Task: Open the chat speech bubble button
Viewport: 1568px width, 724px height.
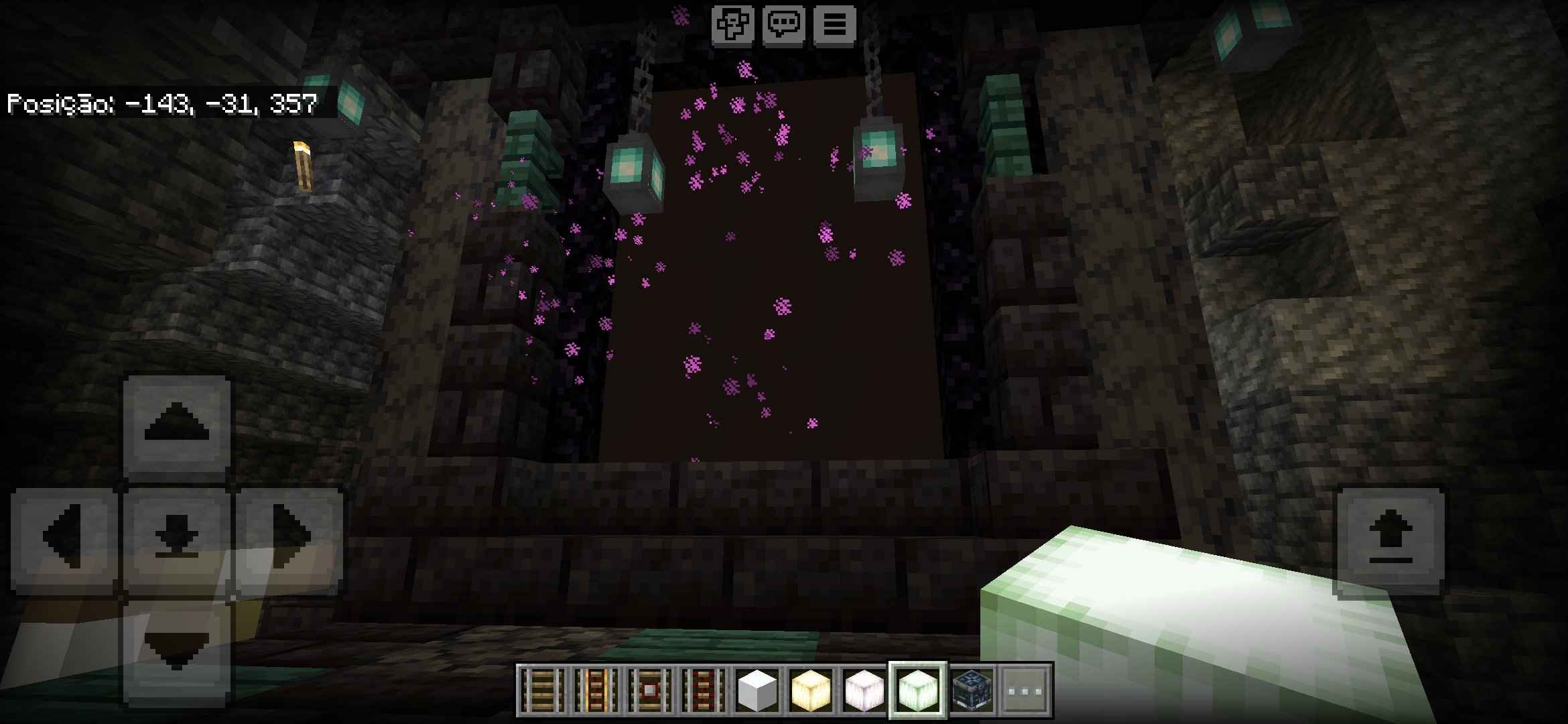Action: coord(783,25)
